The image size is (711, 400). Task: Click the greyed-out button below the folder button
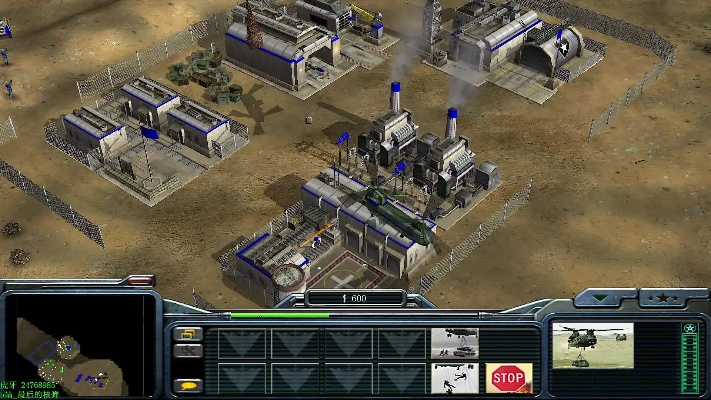click(x=187, y=351)
